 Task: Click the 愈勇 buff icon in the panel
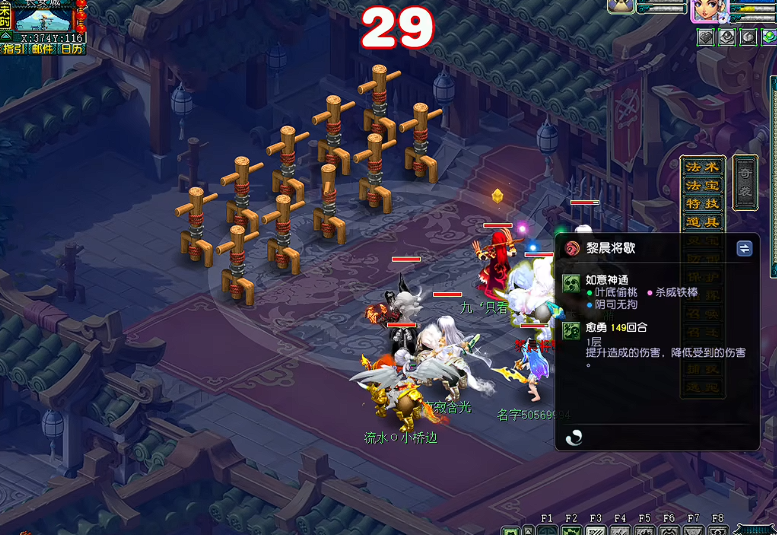(x=571, y=330)
